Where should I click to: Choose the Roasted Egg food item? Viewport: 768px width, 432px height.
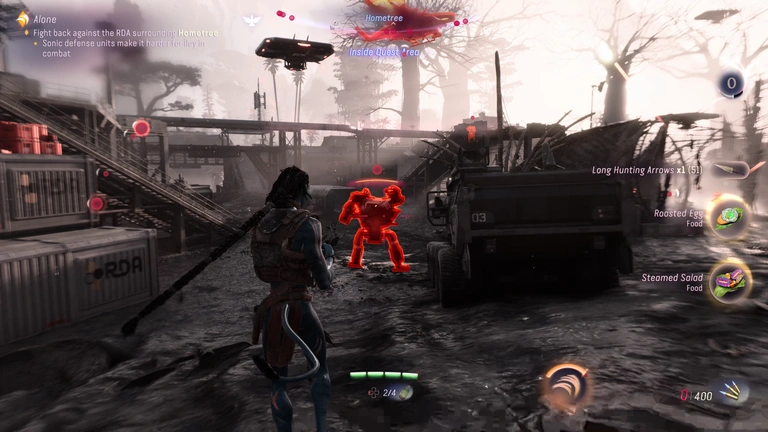729,218
